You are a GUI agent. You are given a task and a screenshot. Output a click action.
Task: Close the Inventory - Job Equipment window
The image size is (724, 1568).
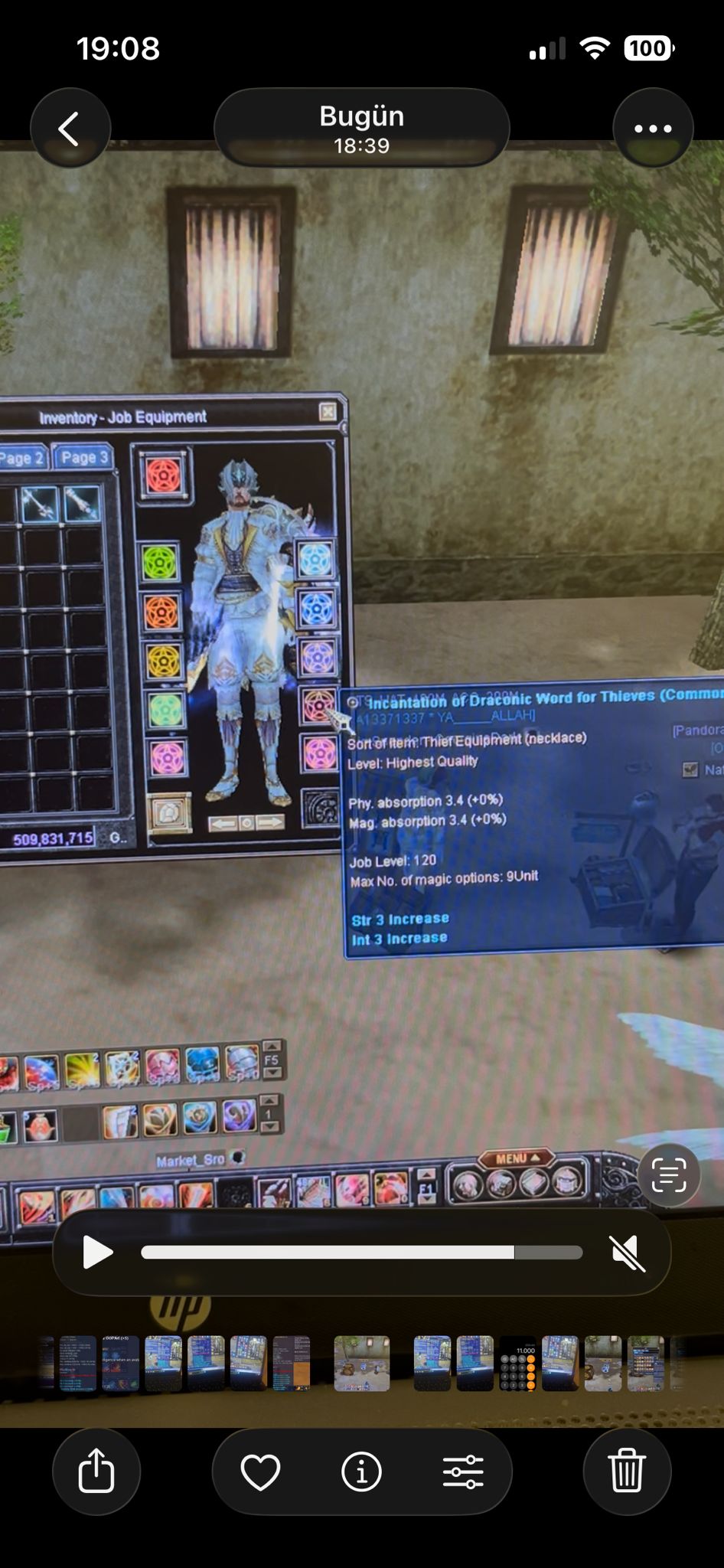tap(328, 412)
